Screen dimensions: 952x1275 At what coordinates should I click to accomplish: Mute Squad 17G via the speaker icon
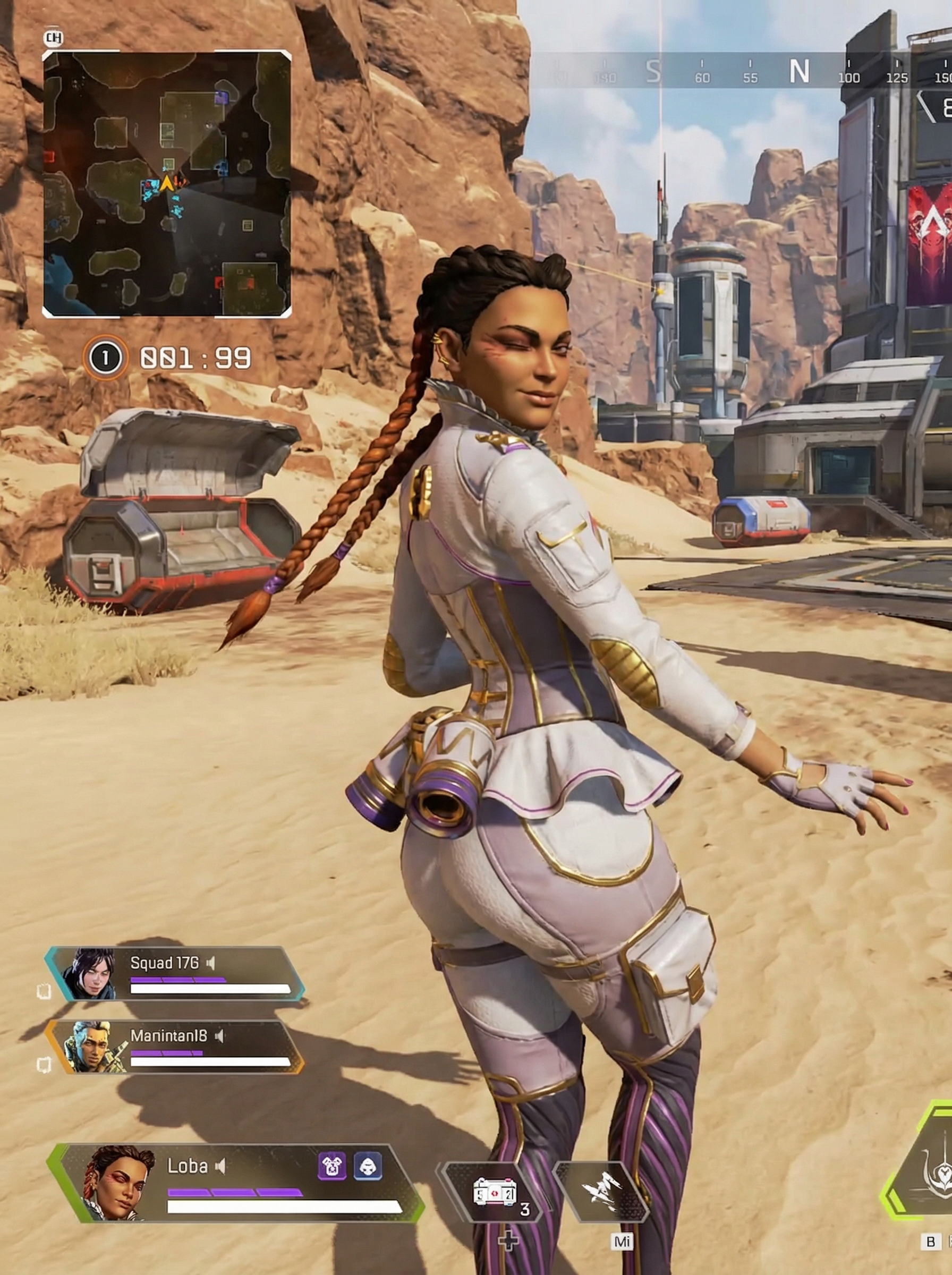[x=211, y=963]
